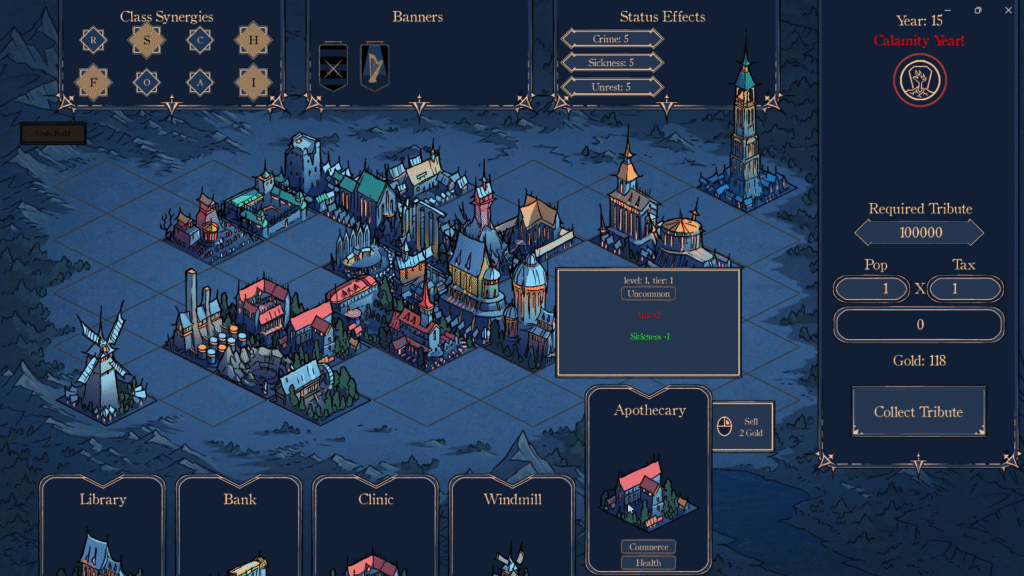Open the O class synergy icon
The width and height of the screenshot is (1024, 576).
147,82
